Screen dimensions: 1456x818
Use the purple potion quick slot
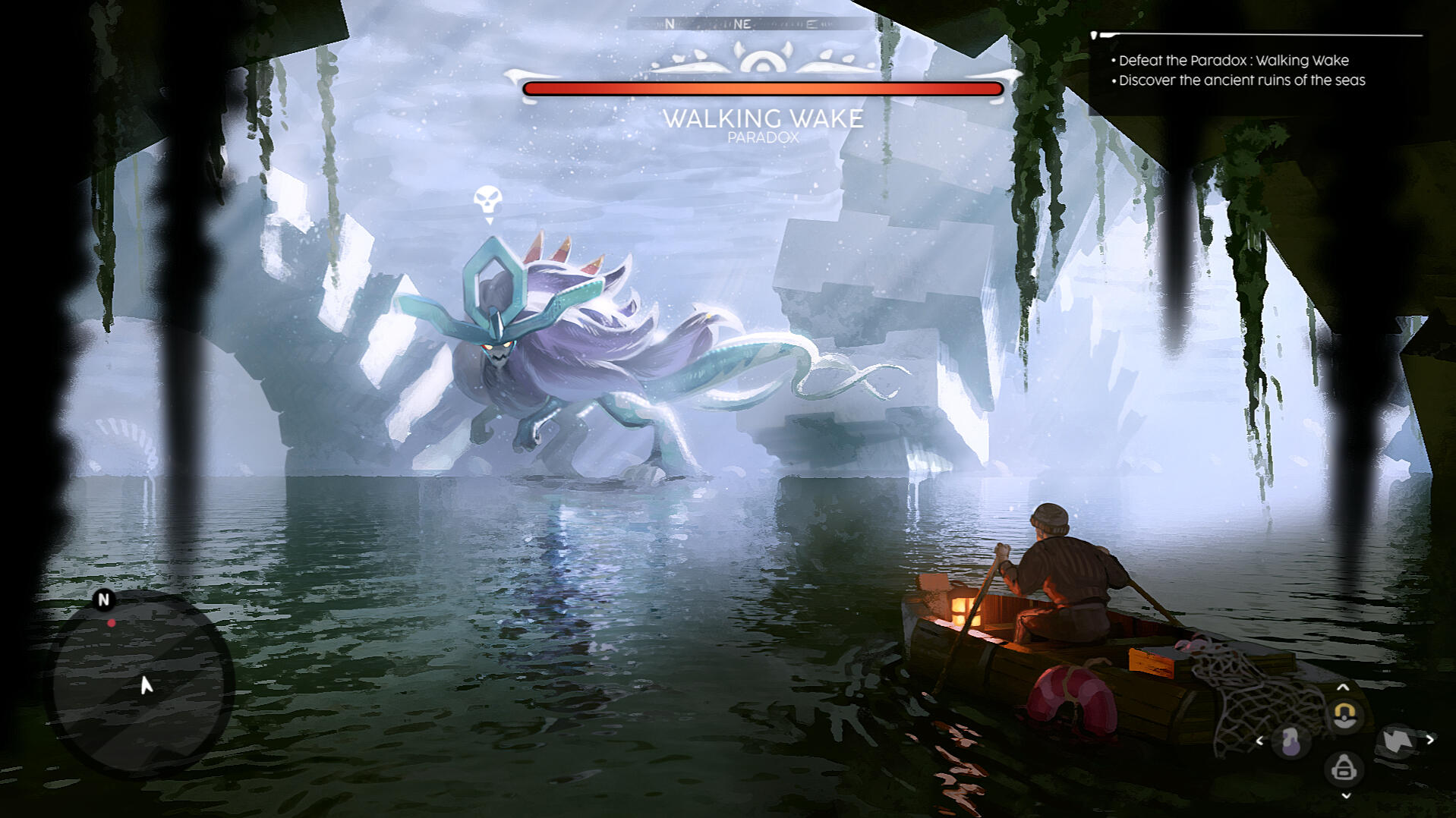click(x=1291, y=741)
